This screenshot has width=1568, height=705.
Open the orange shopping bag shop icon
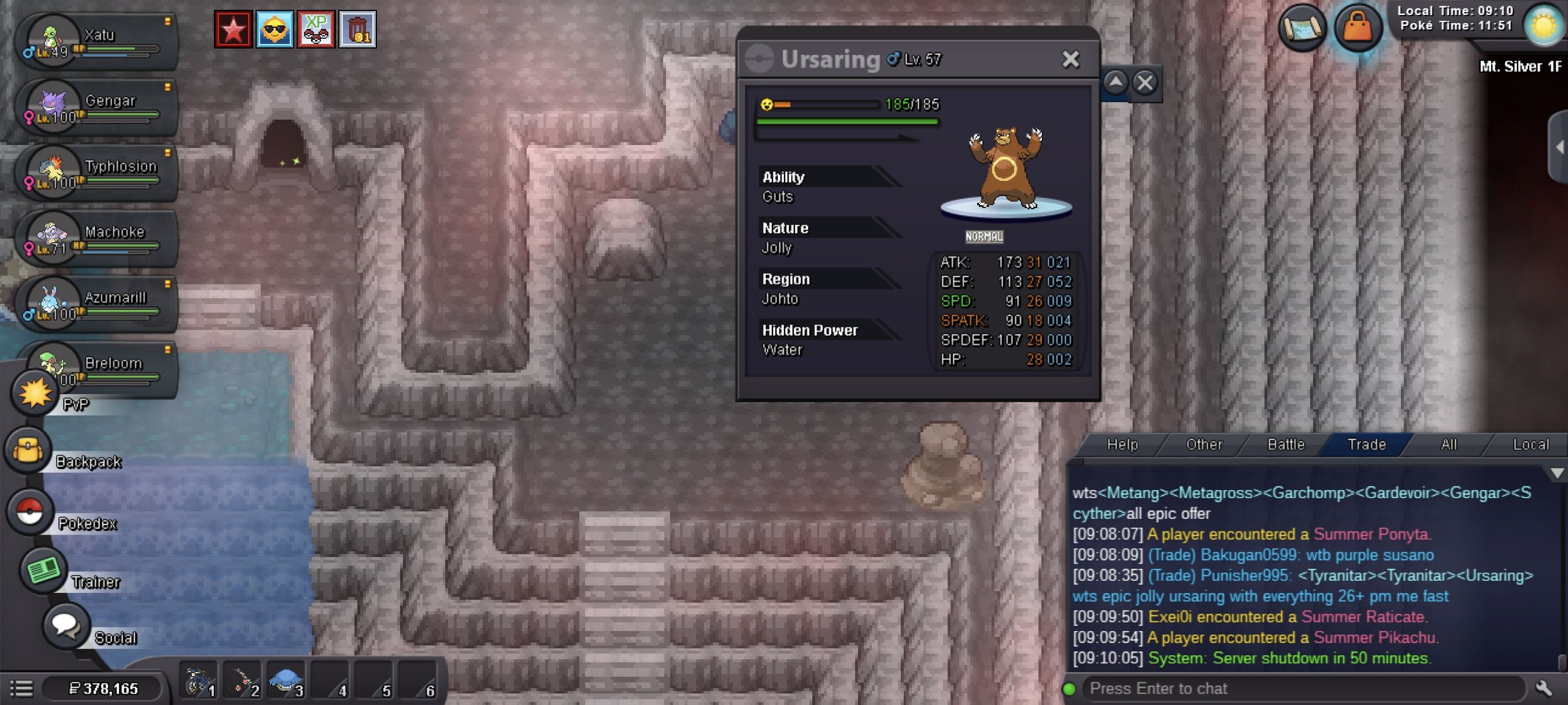coord(1358,28)
